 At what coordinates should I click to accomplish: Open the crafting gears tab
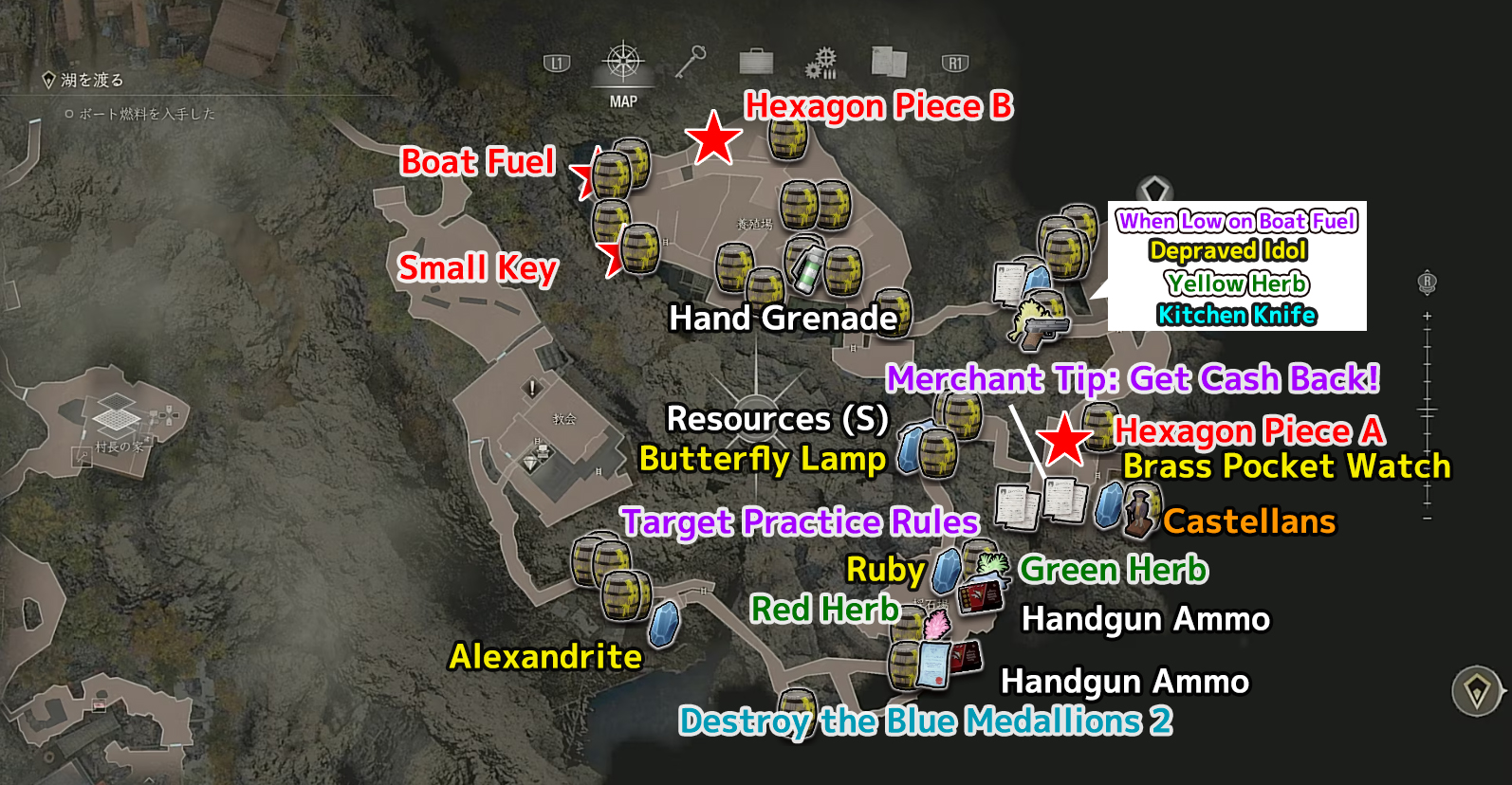[821, 64]
